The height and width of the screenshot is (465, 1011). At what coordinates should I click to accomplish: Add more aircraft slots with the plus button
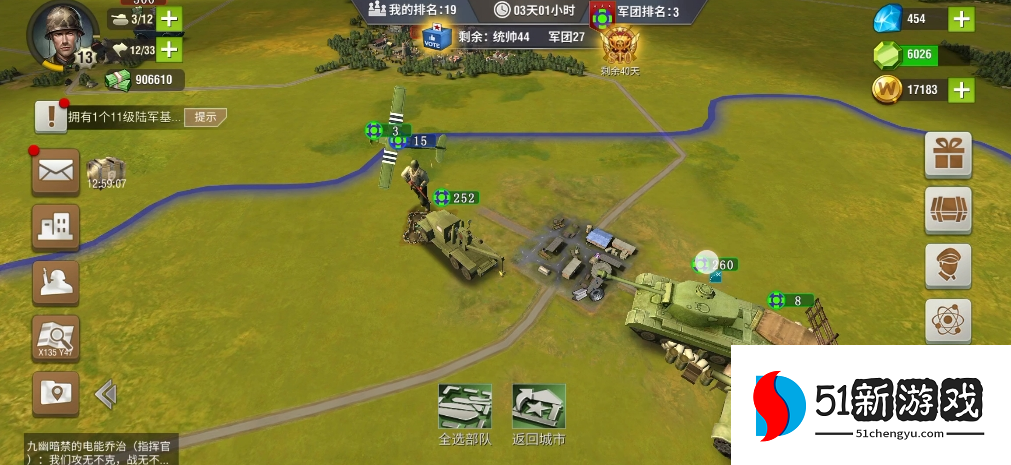tap(169, 49)
